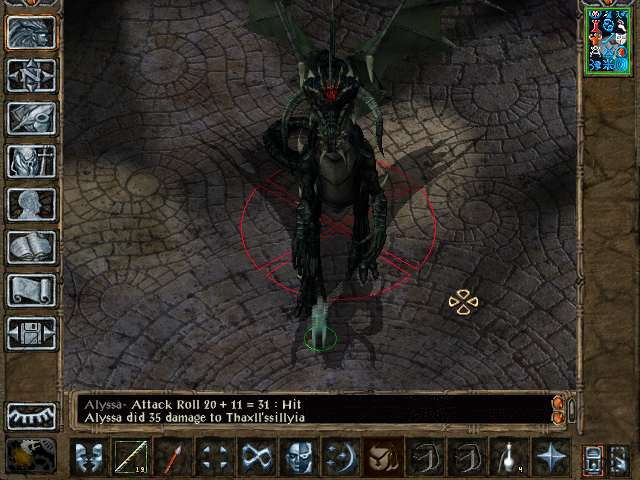This screenshot has height=480, width=640.
Task: Open the inventory screen
Action: pos(31,161)
